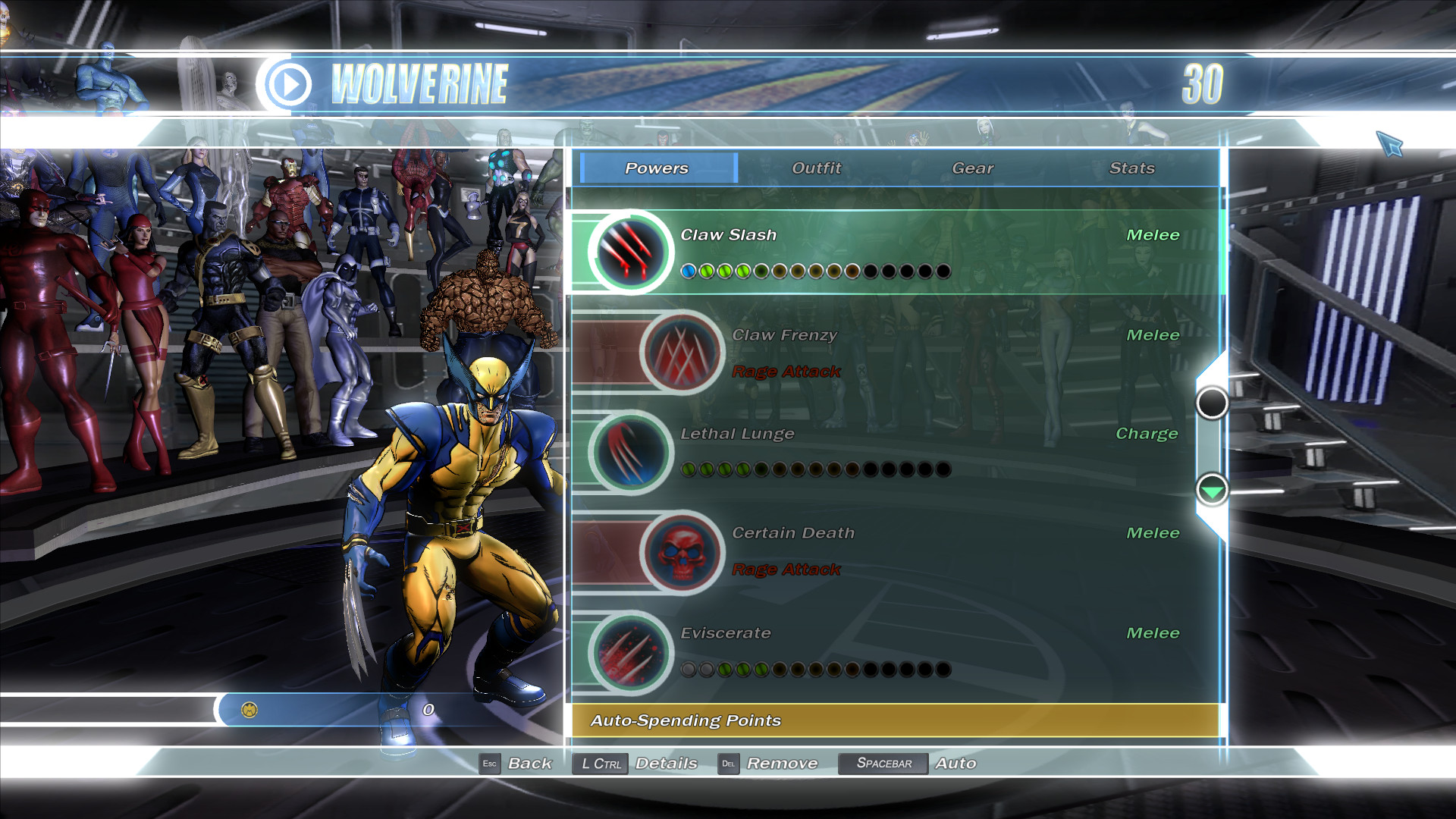This screenshot has height=819, width=1456.
Task: Open the Stats tab
Action: click(x=1131, y=168)
